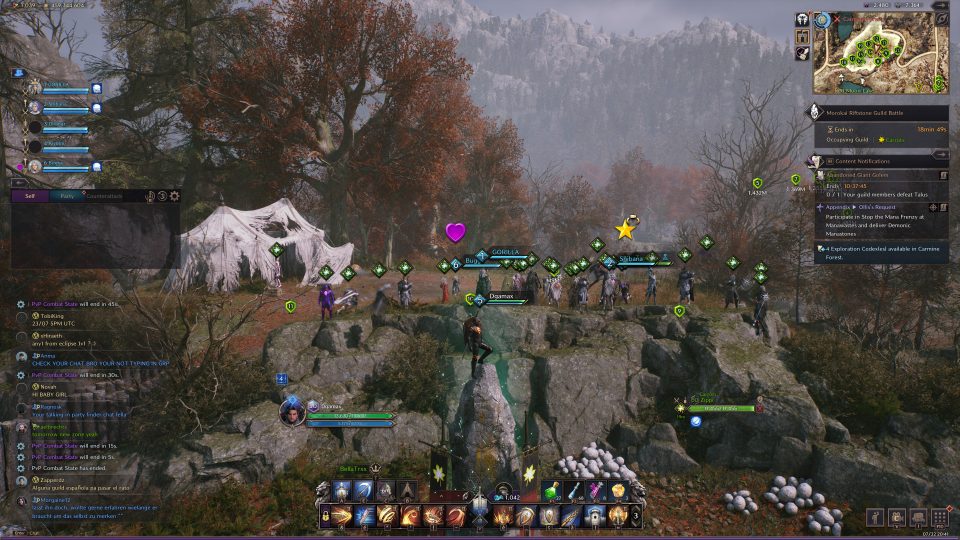Select the Self tab
This screenshot has height=540, width=960.
30,196
